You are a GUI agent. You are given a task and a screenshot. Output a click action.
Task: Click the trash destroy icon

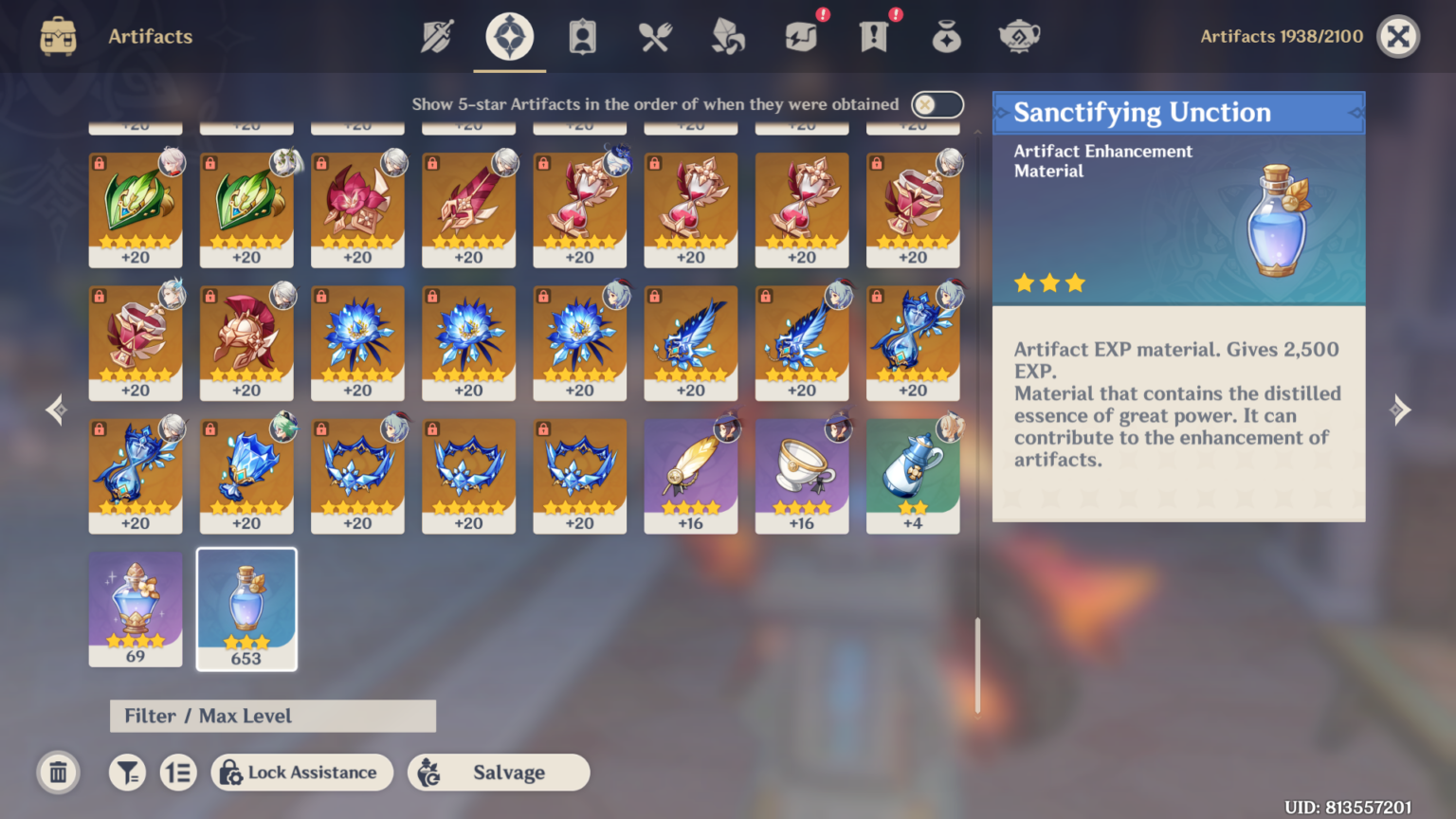(x=58, y=773)
